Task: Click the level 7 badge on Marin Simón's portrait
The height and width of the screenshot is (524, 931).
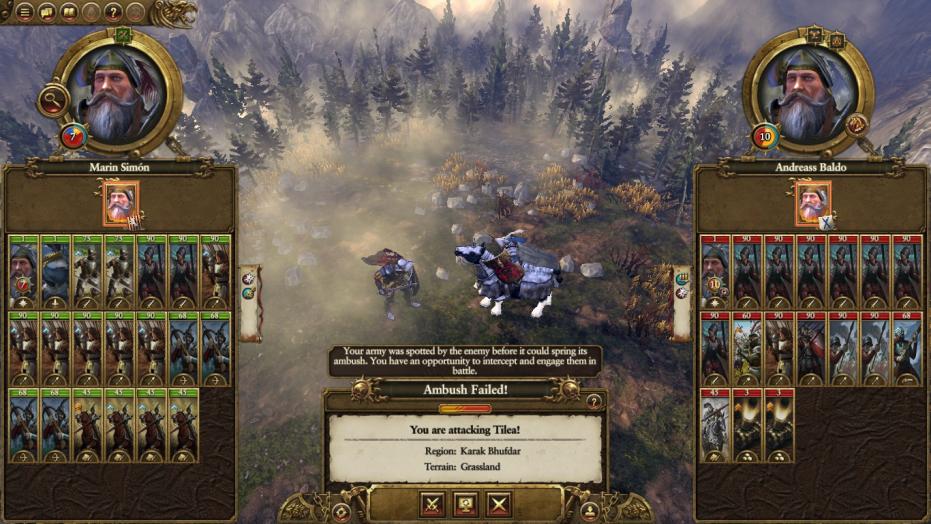Action: click(72, 136)
